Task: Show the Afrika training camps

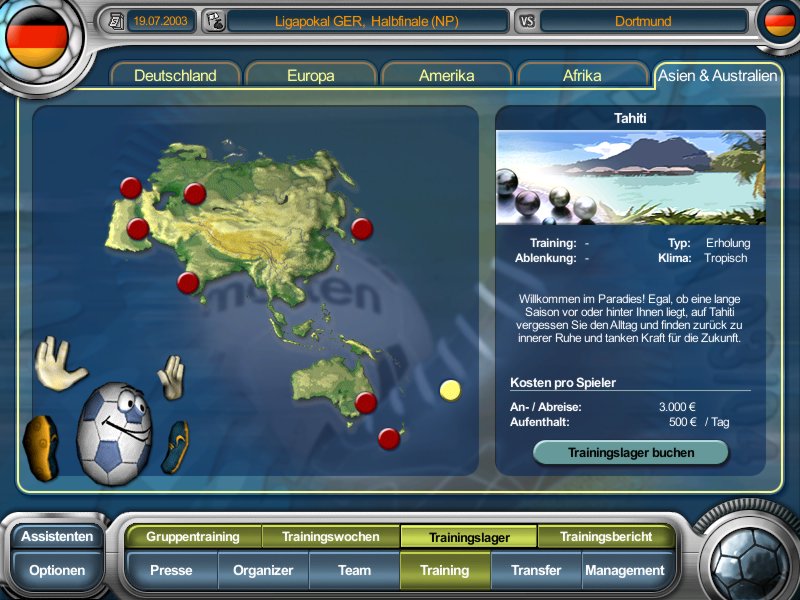Action: 582,76
